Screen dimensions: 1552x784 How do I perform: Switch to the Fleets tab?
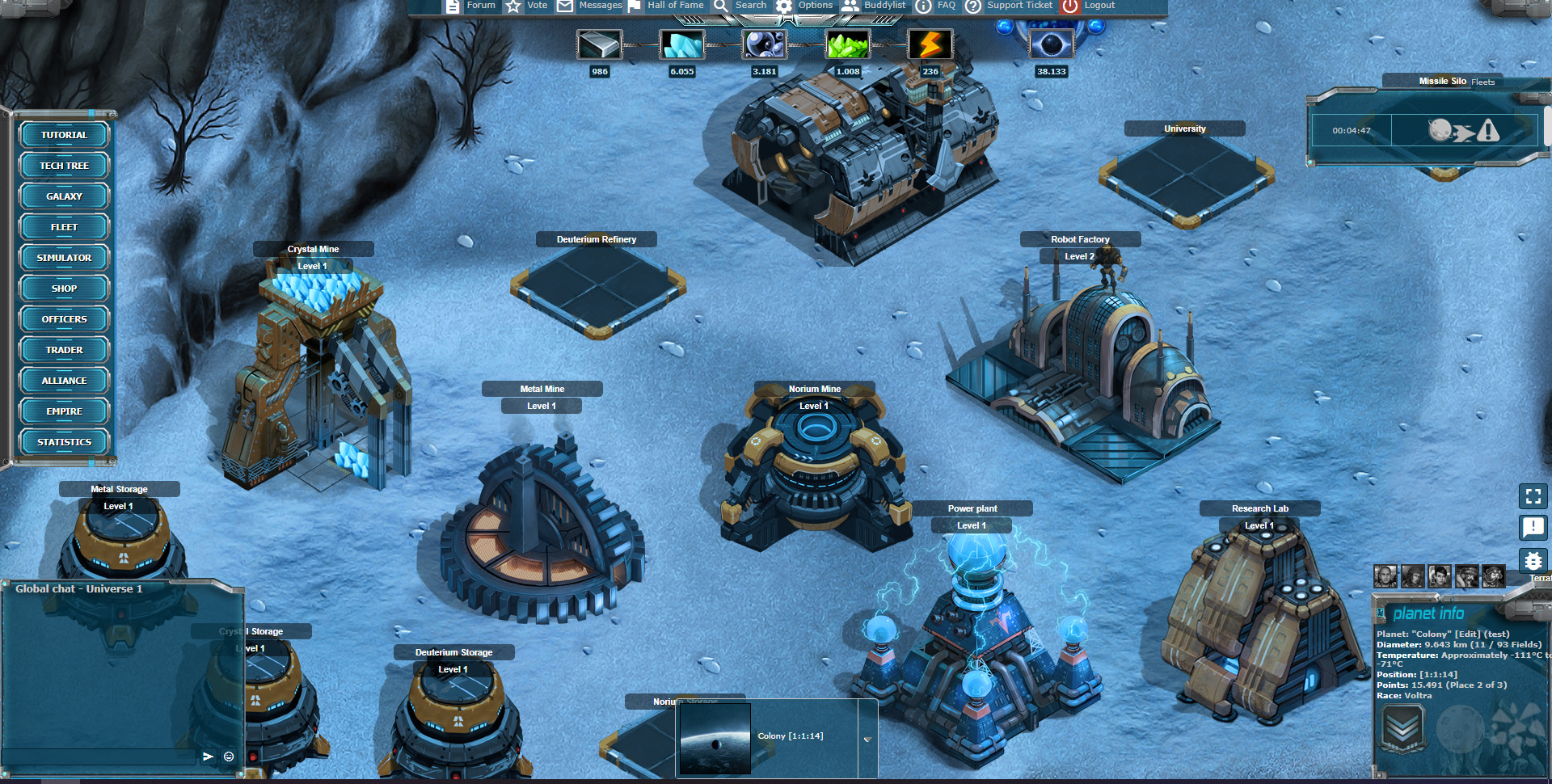point(1482,82)
